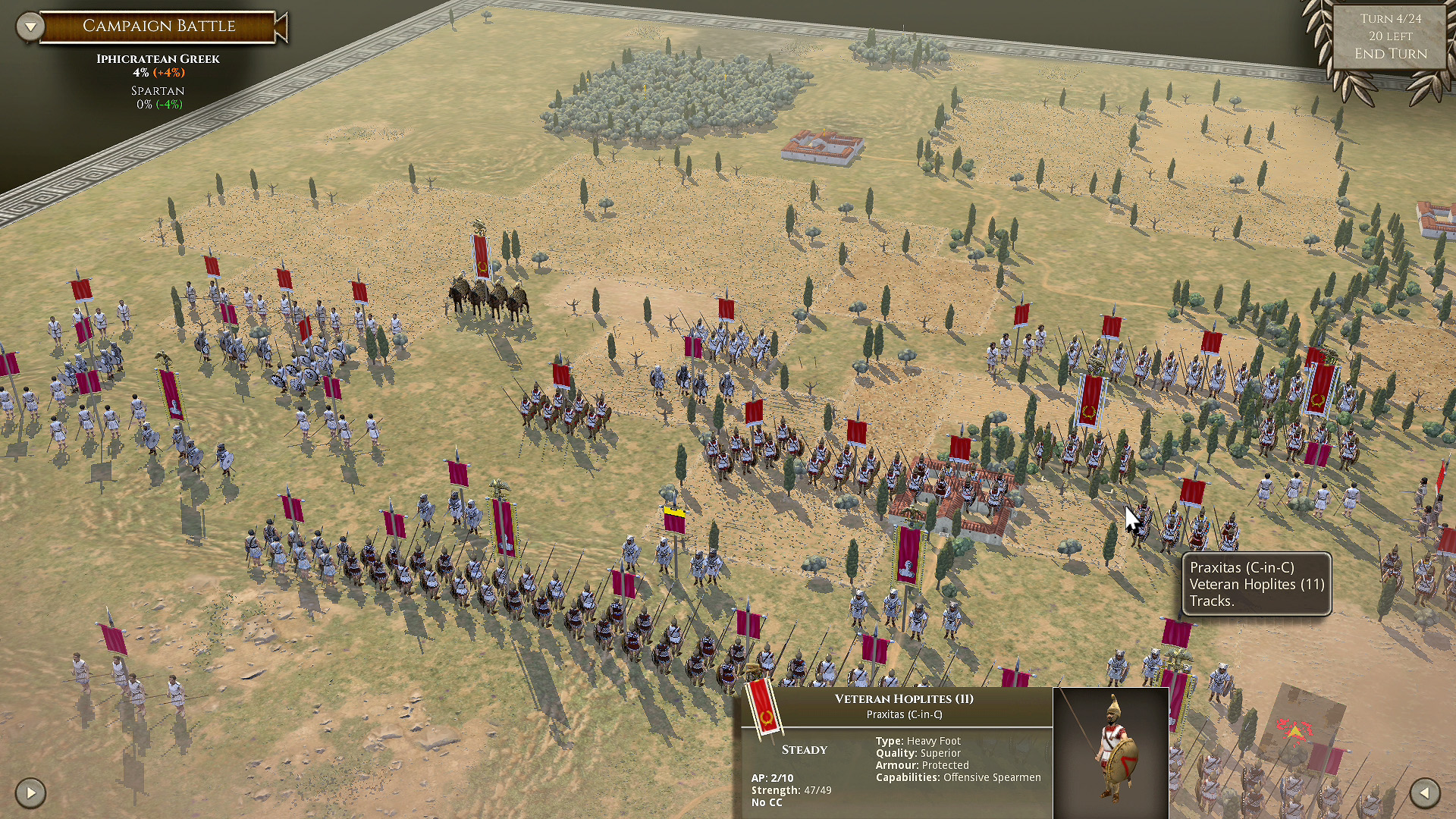End the current turn
Image resolution: width=1456 pixels, height=819 pixels.
1390,54
